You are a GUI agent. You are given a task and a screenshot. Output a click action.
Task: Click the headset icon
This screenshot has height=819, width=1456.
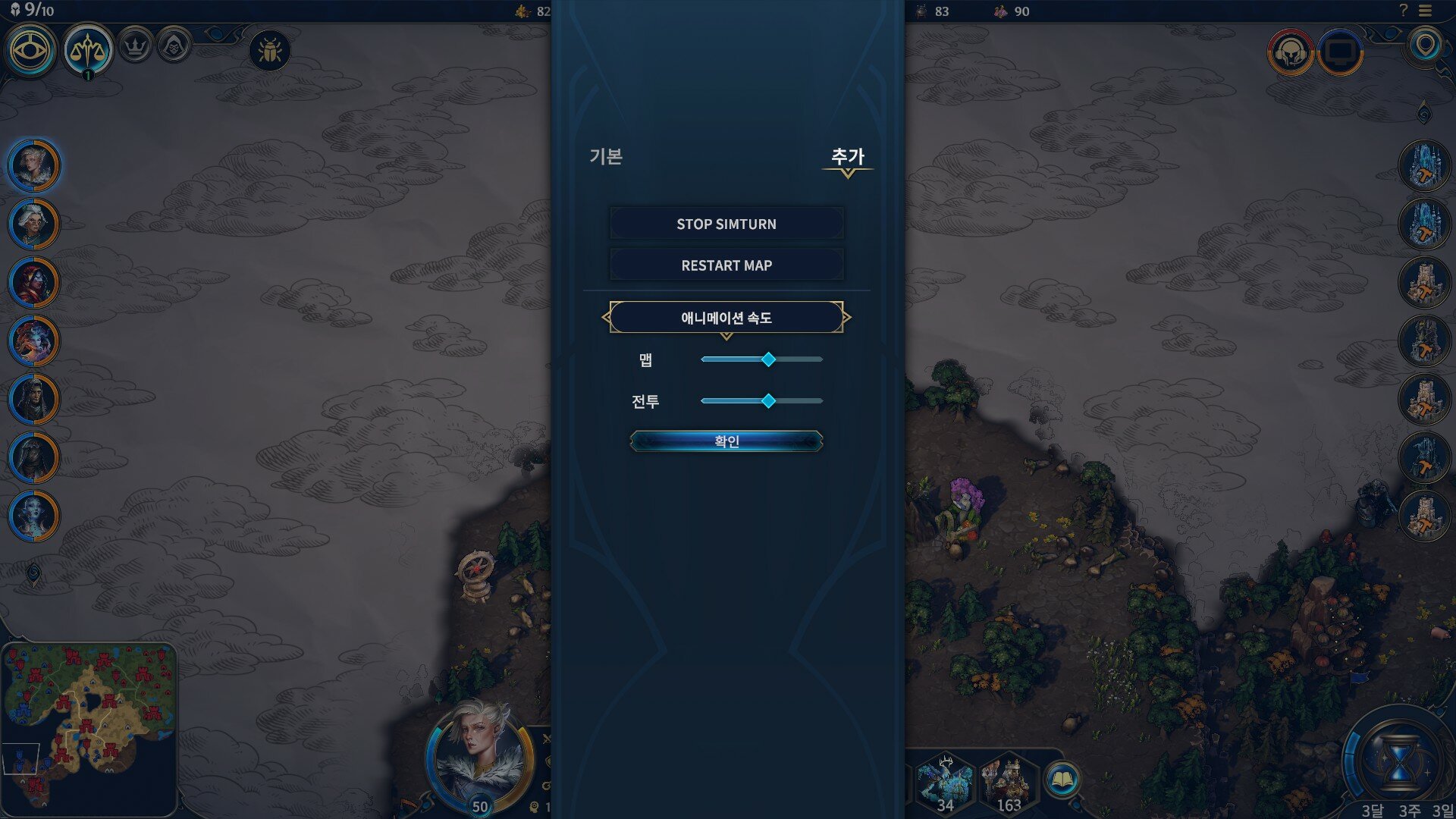[1290, 52]
